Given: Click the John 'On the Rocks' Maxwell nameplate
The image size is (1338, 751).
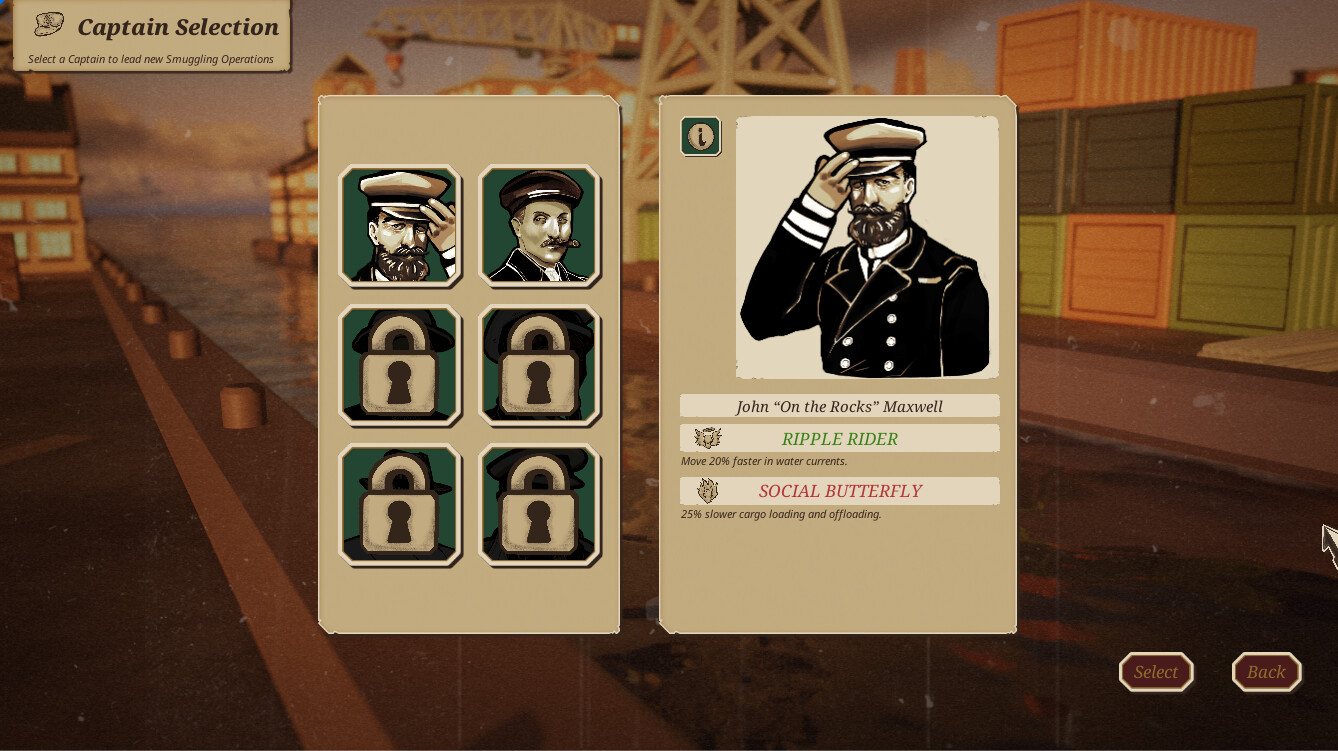Looking at the screenshot, I should tap(840, 405).
